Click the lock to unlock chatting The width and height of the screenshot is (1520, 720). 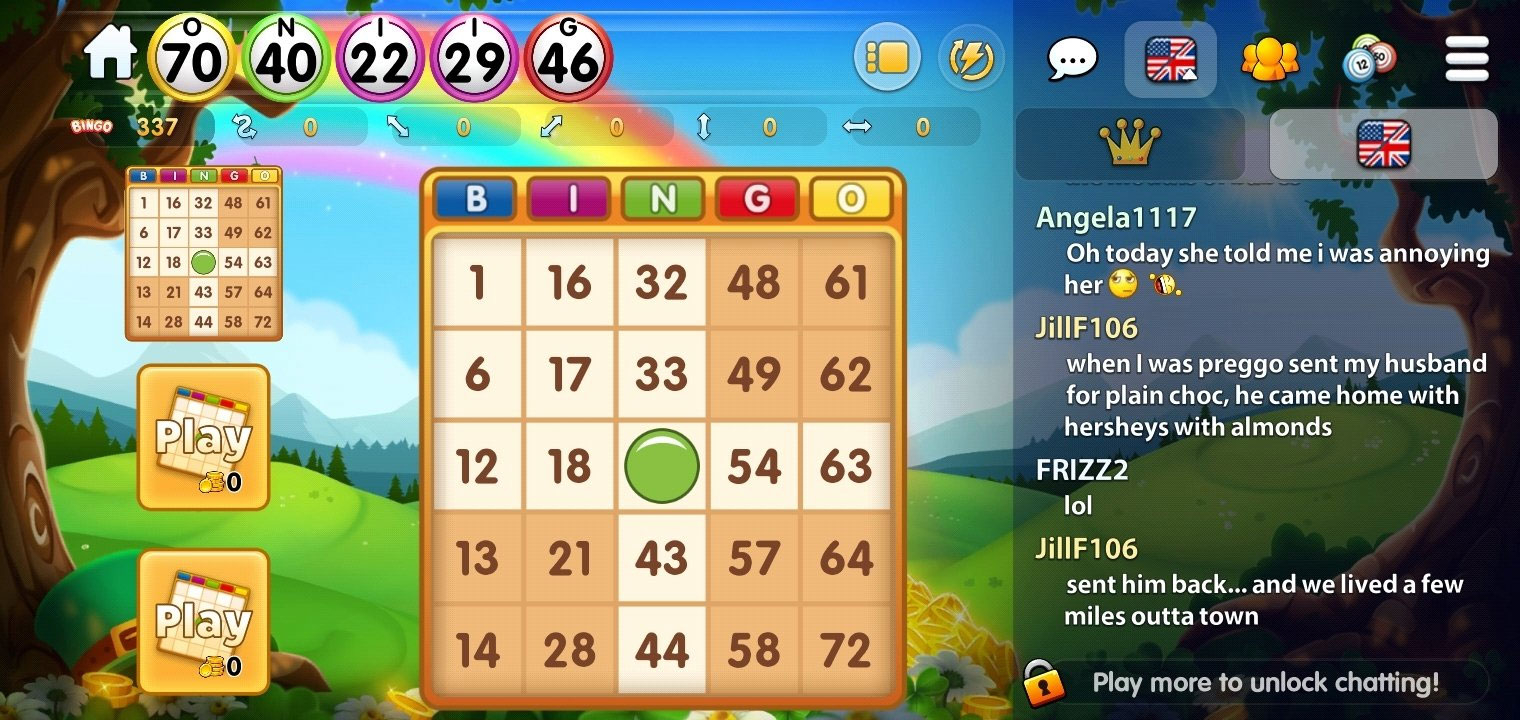[x=1041, y=683]
